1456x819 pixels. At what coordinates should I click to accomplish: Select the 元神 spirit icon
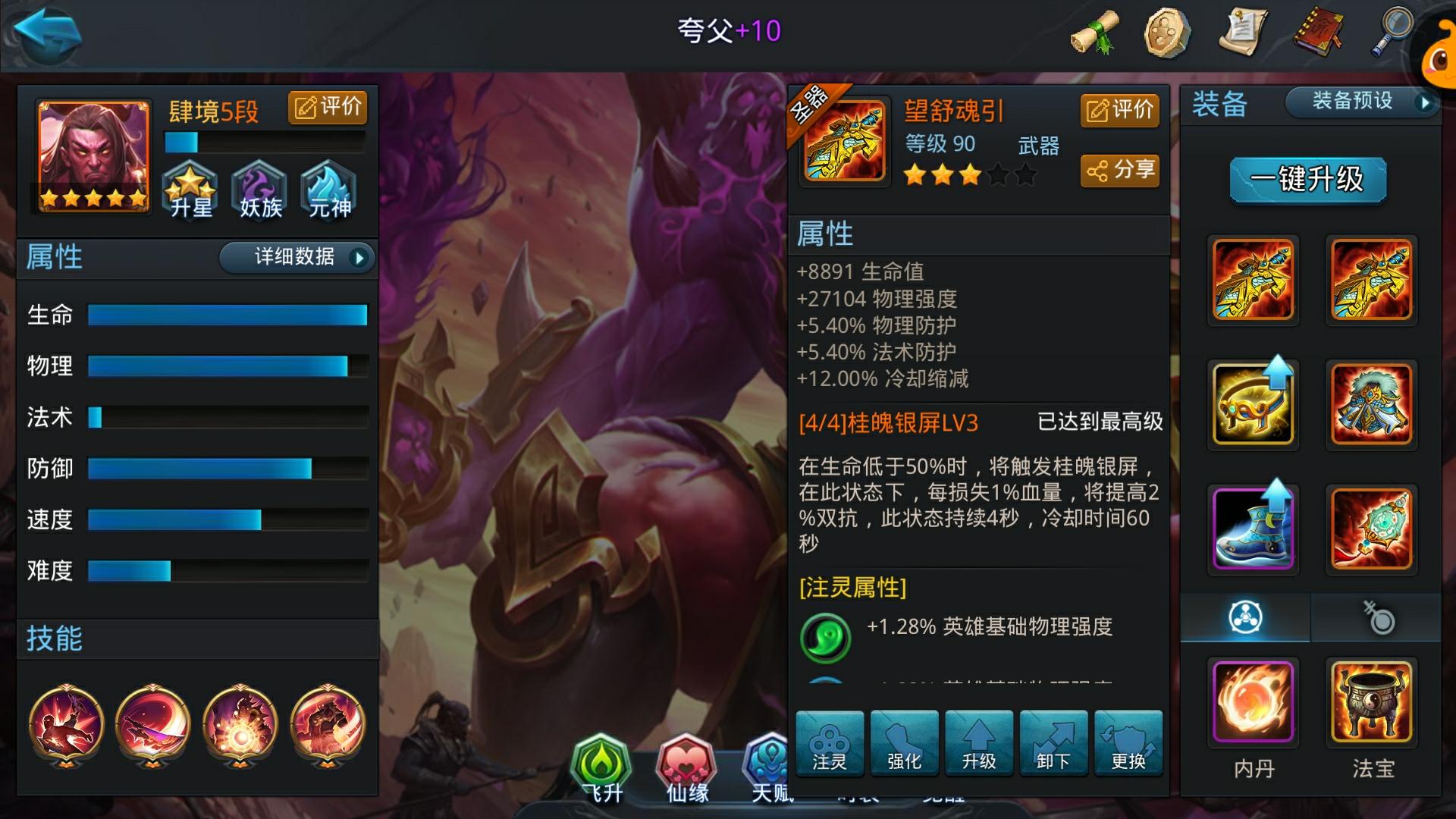[x=326, y=190]
